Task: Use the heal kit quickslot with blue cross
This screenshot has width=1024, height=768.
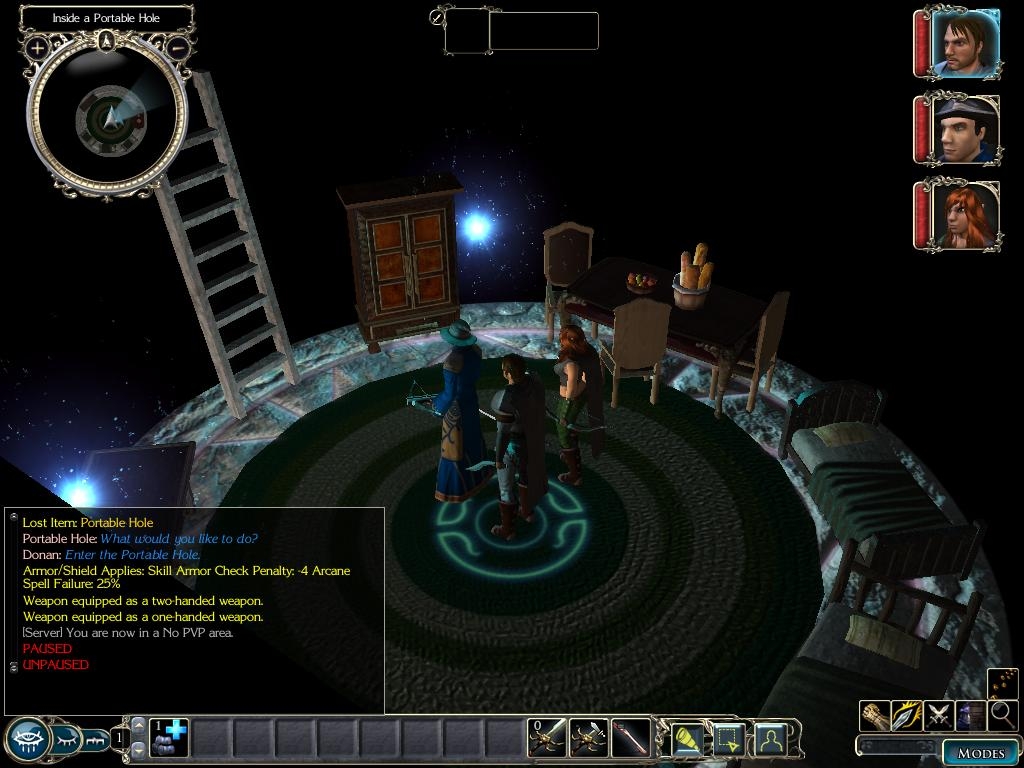Action: pyautogui.click(x=169, y=737)
